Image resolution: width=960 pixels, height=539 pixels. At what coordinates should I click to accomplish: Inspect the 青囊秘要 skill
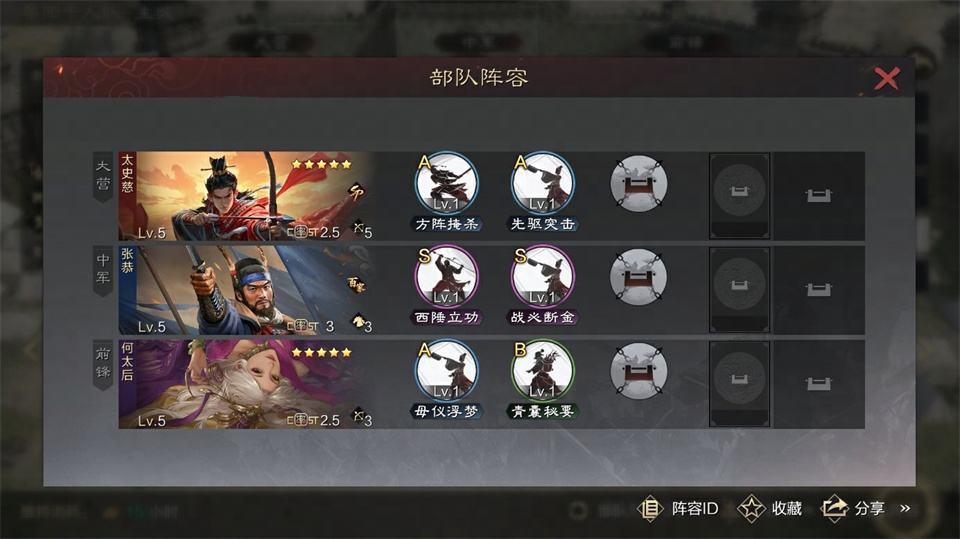tap(543, 373)
